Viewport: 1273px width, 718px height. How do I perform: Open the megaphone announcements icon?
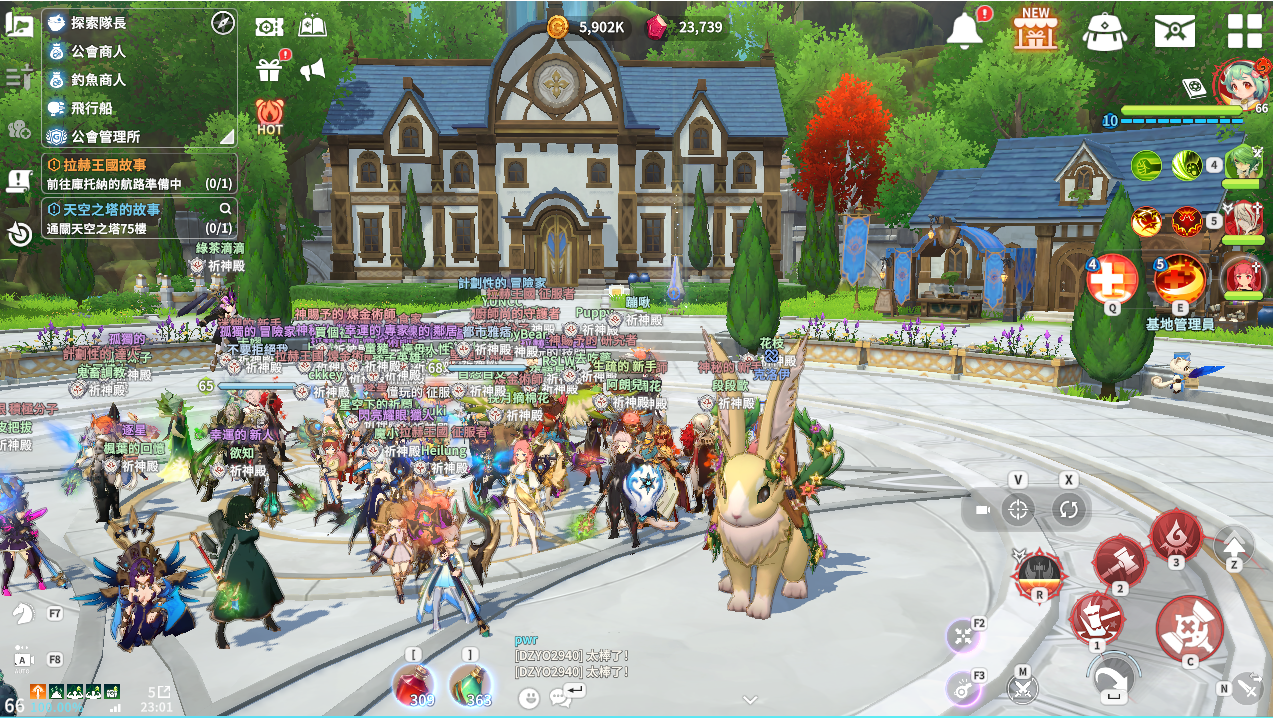(x=313, y=69)
